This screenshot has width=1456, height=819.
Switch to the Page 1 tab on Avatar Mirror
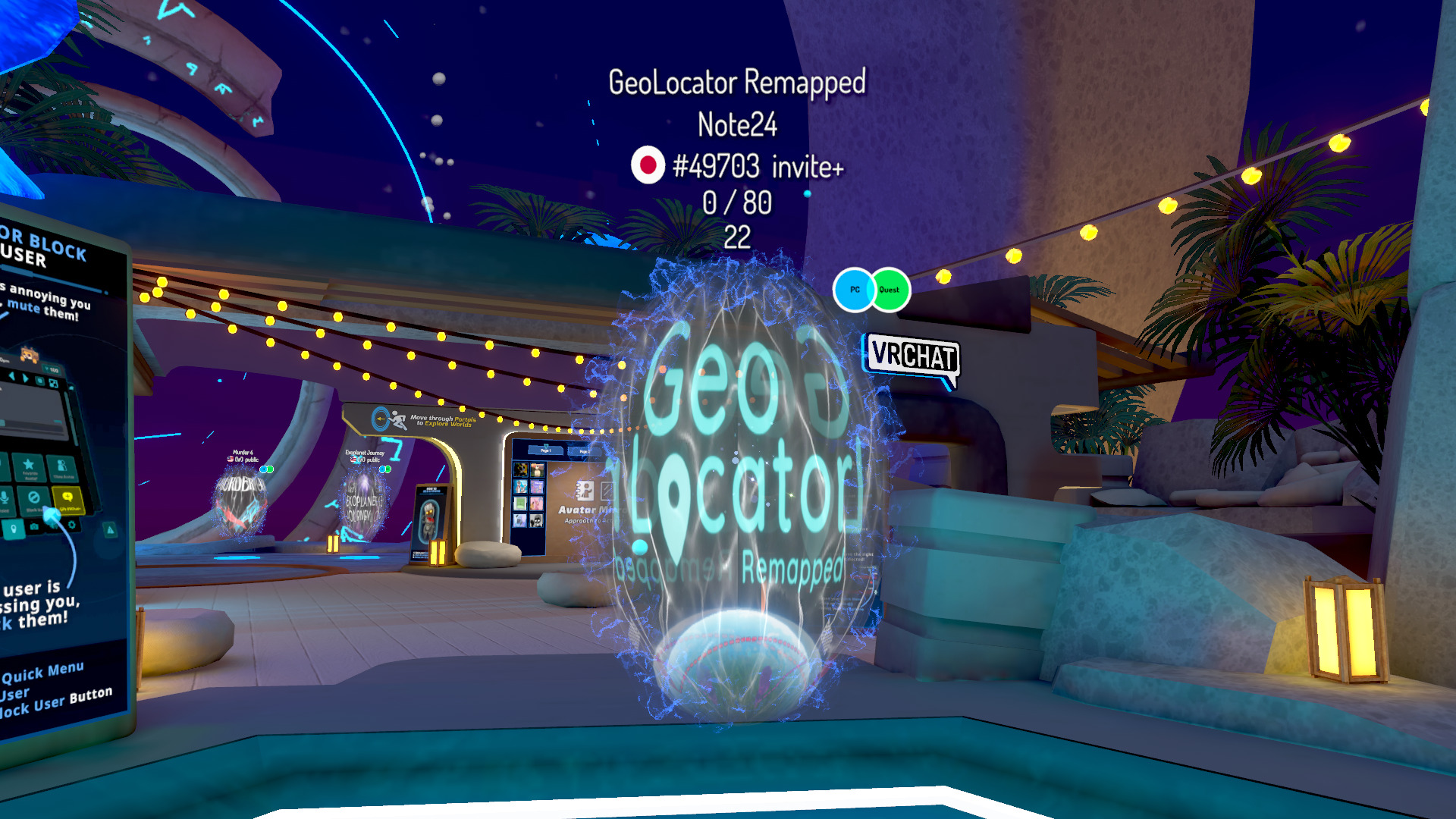coord(546,450)
